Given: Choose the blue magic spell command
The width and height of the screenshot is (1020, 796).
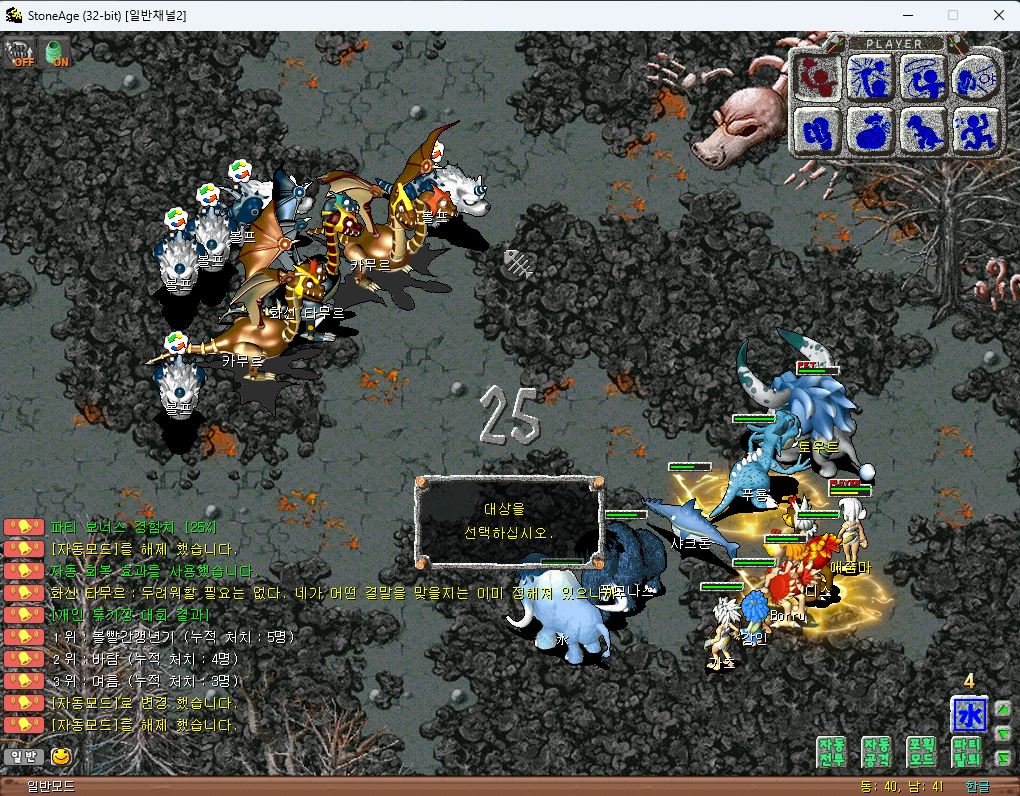Looking at the screenshot, I should click(x=870, y=78).
